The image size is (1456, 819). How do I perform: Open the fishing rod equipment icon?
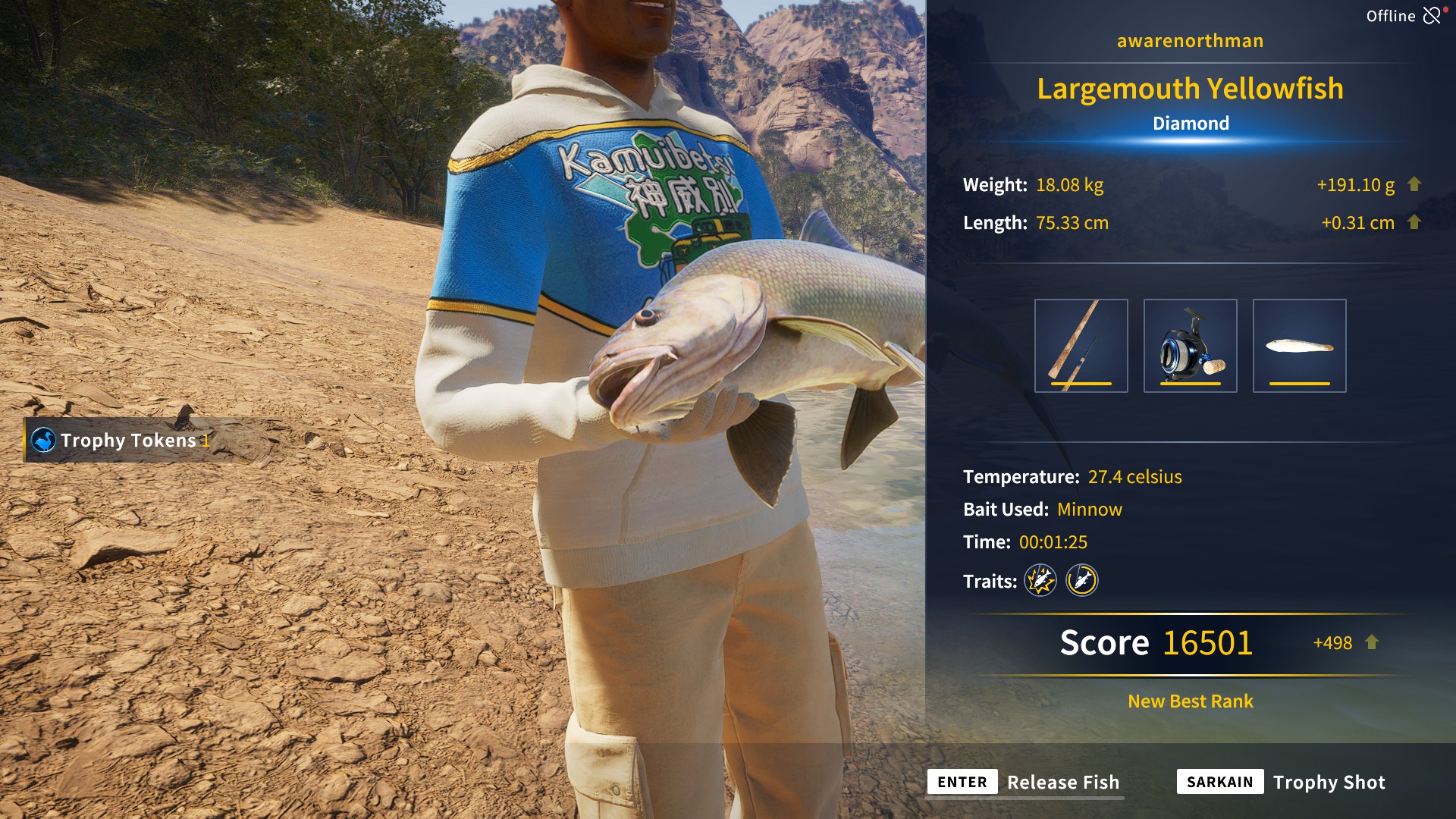pyautogui.click(x=1080, y=345)
